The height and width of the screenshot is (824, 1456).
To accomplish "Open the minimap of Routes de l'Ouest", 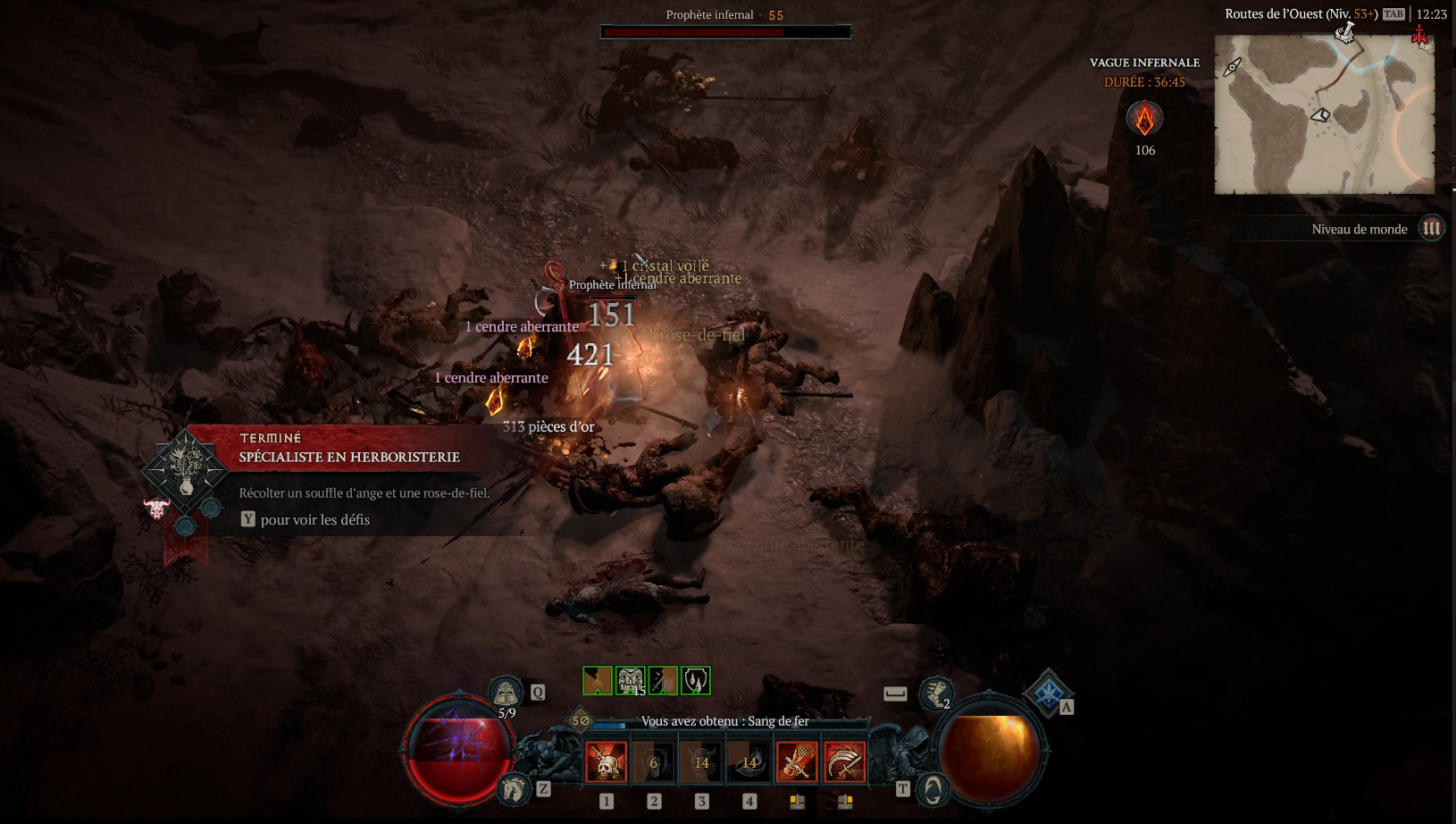I will pos(1324,114).
